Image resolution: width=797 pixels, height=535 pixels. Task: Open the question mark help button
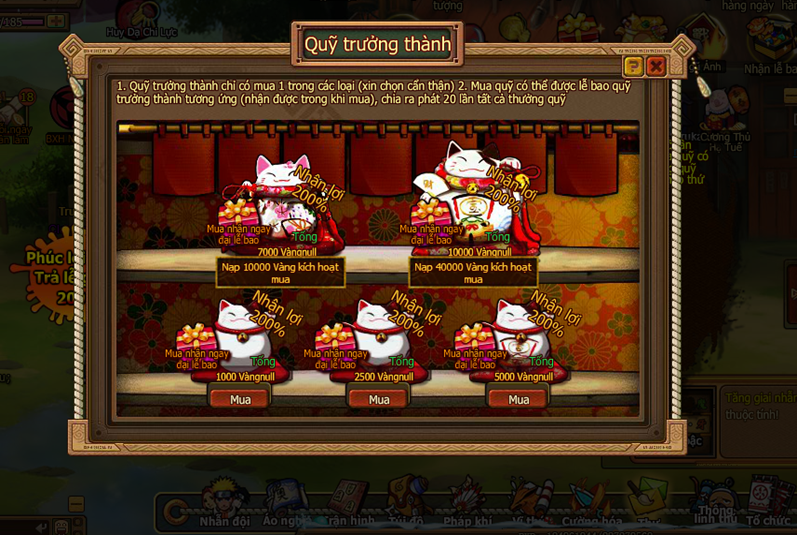(x=633, y=67)
